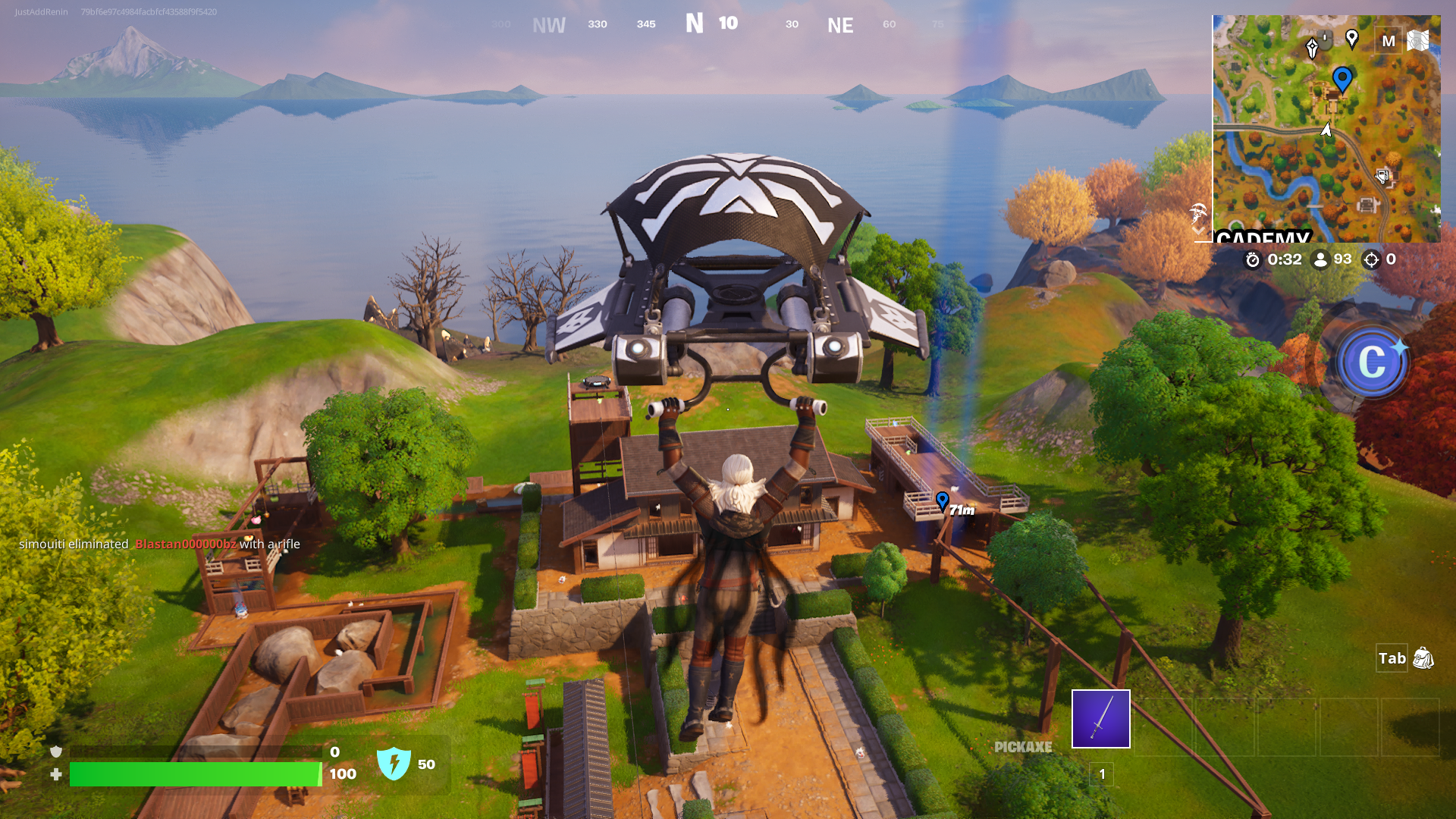Click the white location pin on the minimap
The width and height of the screenshot is (1456, 819).
1352,37
